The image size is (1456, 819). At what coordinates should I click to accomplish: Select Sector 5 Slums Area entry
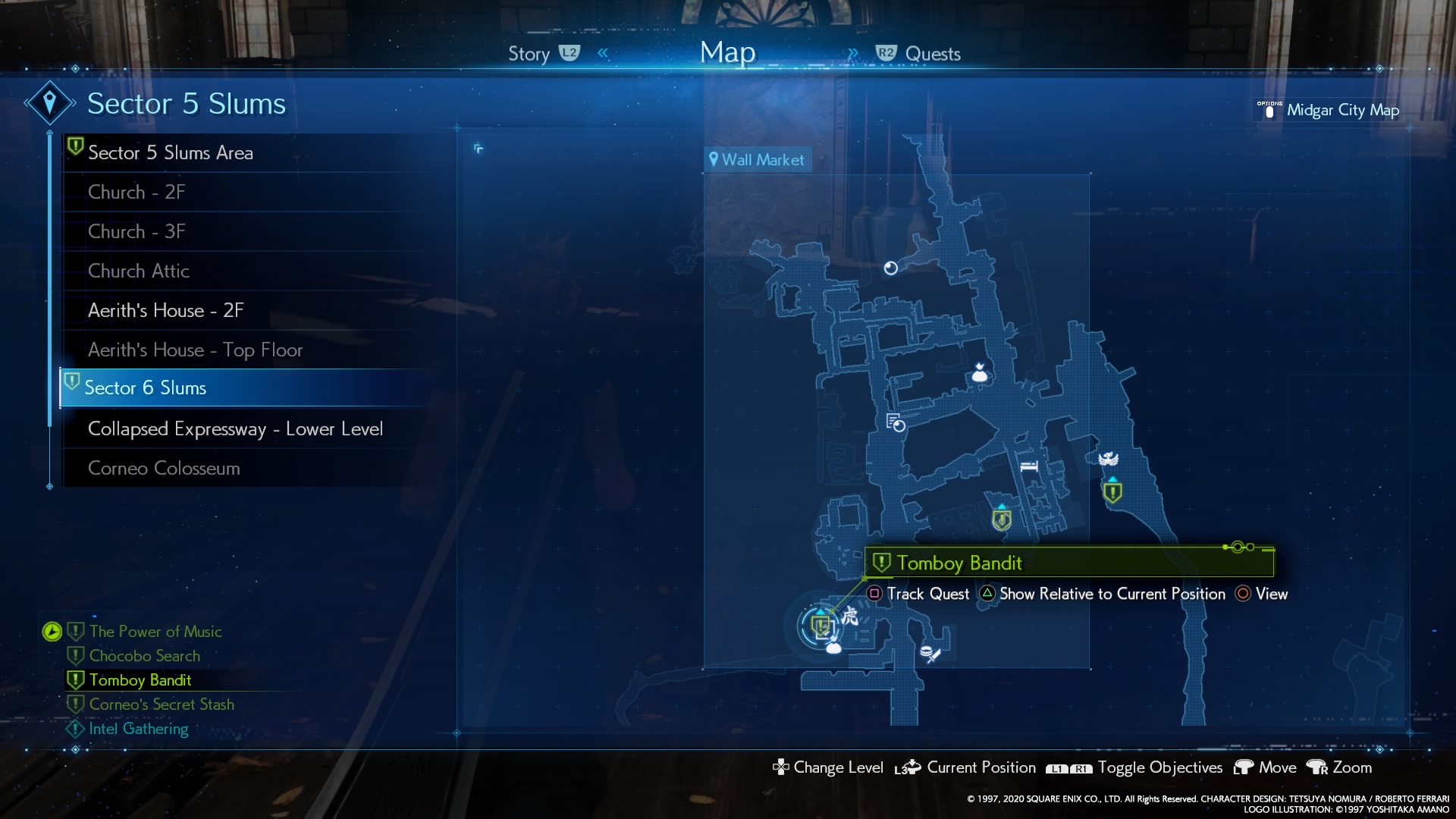point(170,152)
